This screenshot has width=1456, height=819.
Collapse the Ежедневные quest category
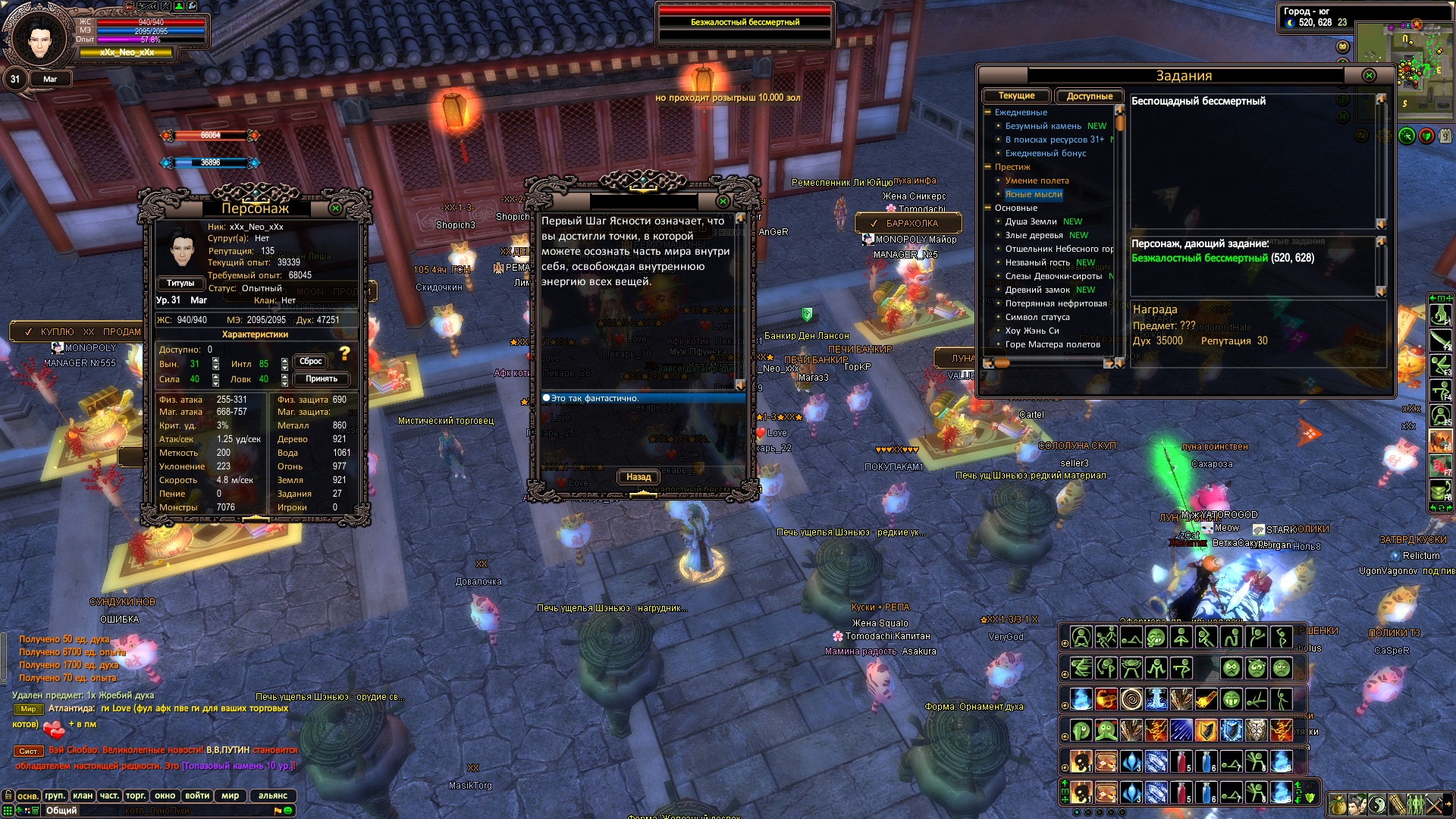(988, 112)
